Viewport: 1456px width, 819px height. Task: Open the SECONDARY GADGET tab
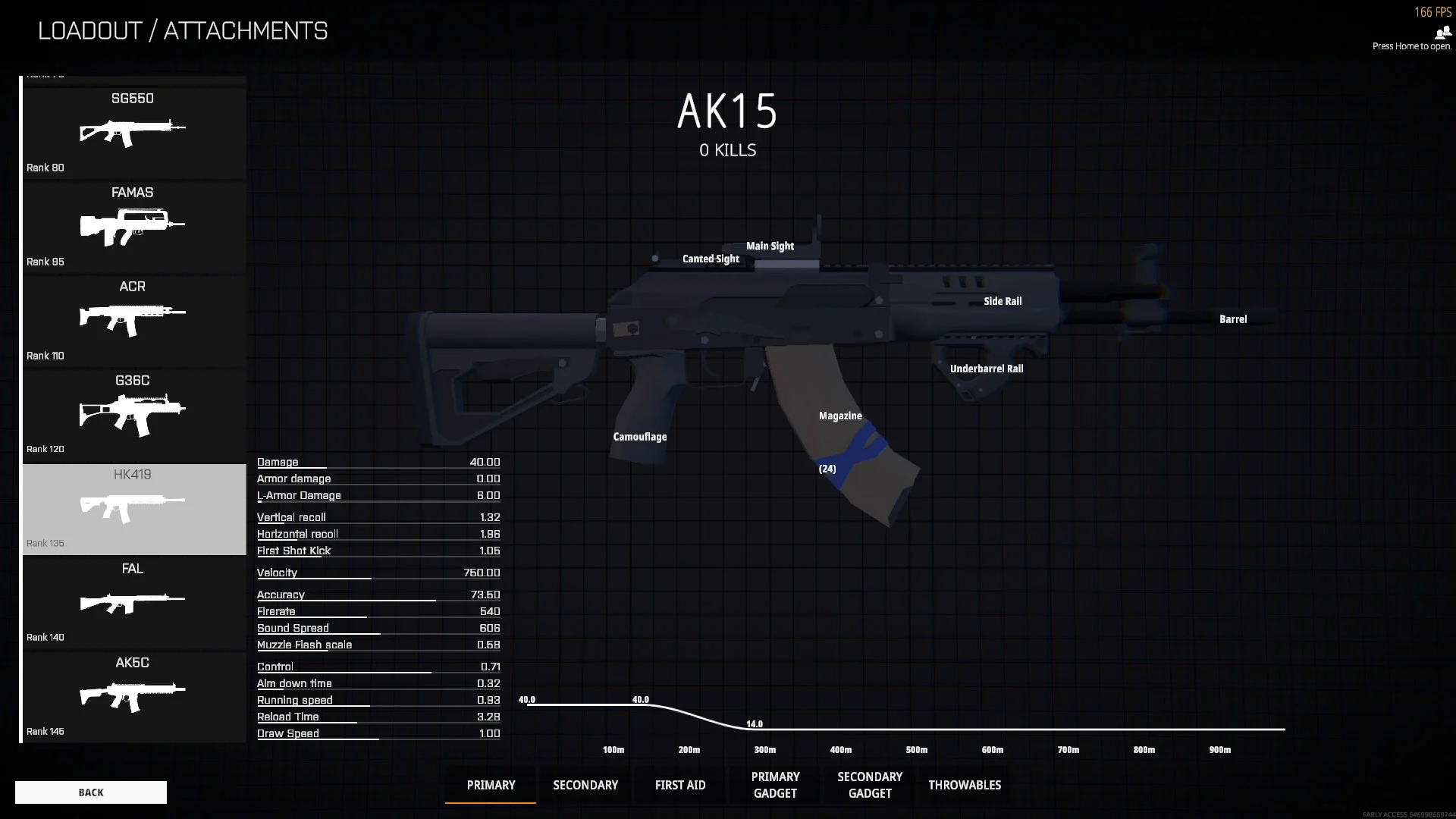point(869,785)
